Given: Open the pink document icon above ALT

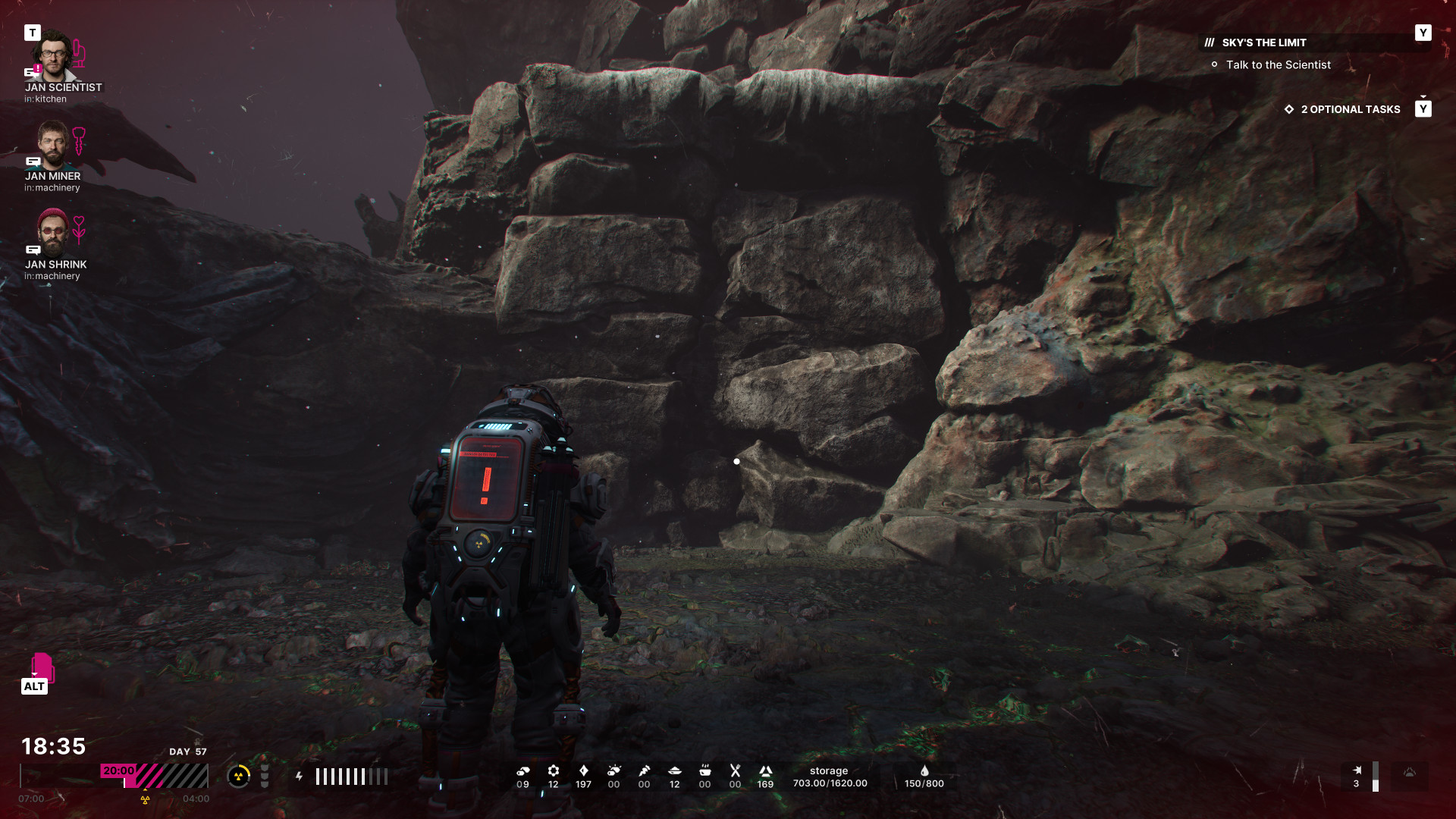Looking at the screenshot, I should pos(42,666).
